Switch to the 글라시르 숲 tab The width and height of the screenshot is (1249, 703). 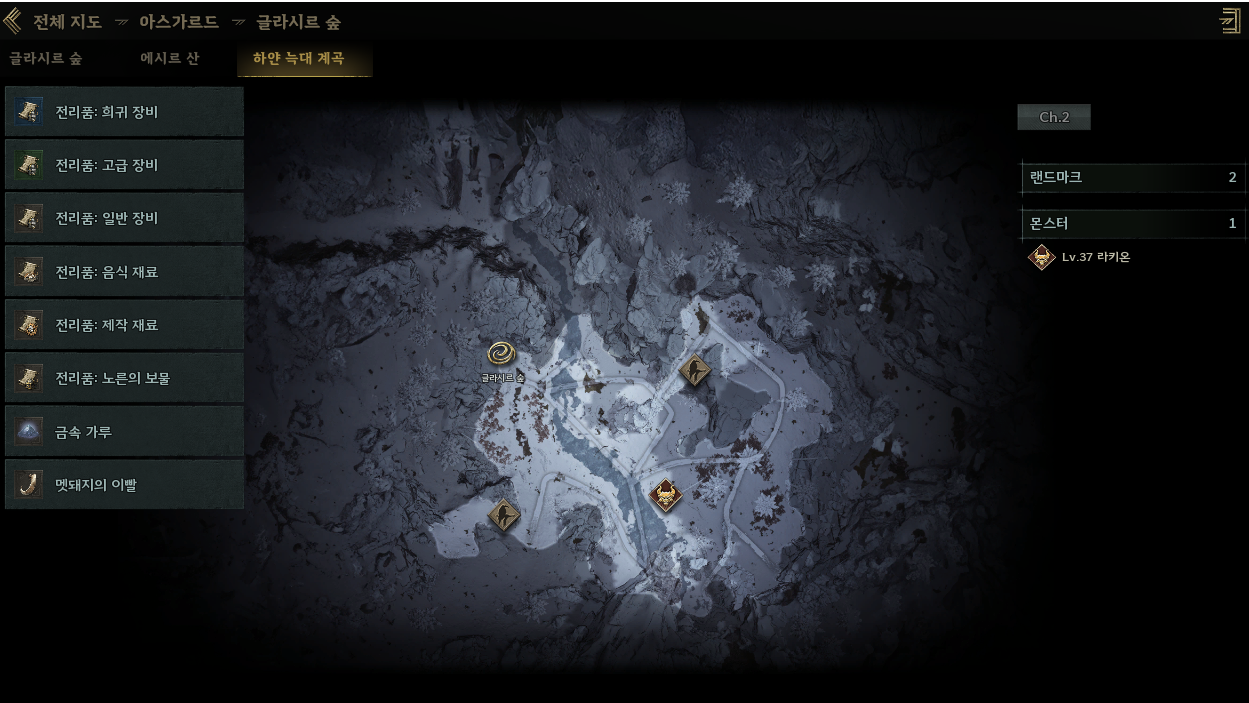[46, 59]
